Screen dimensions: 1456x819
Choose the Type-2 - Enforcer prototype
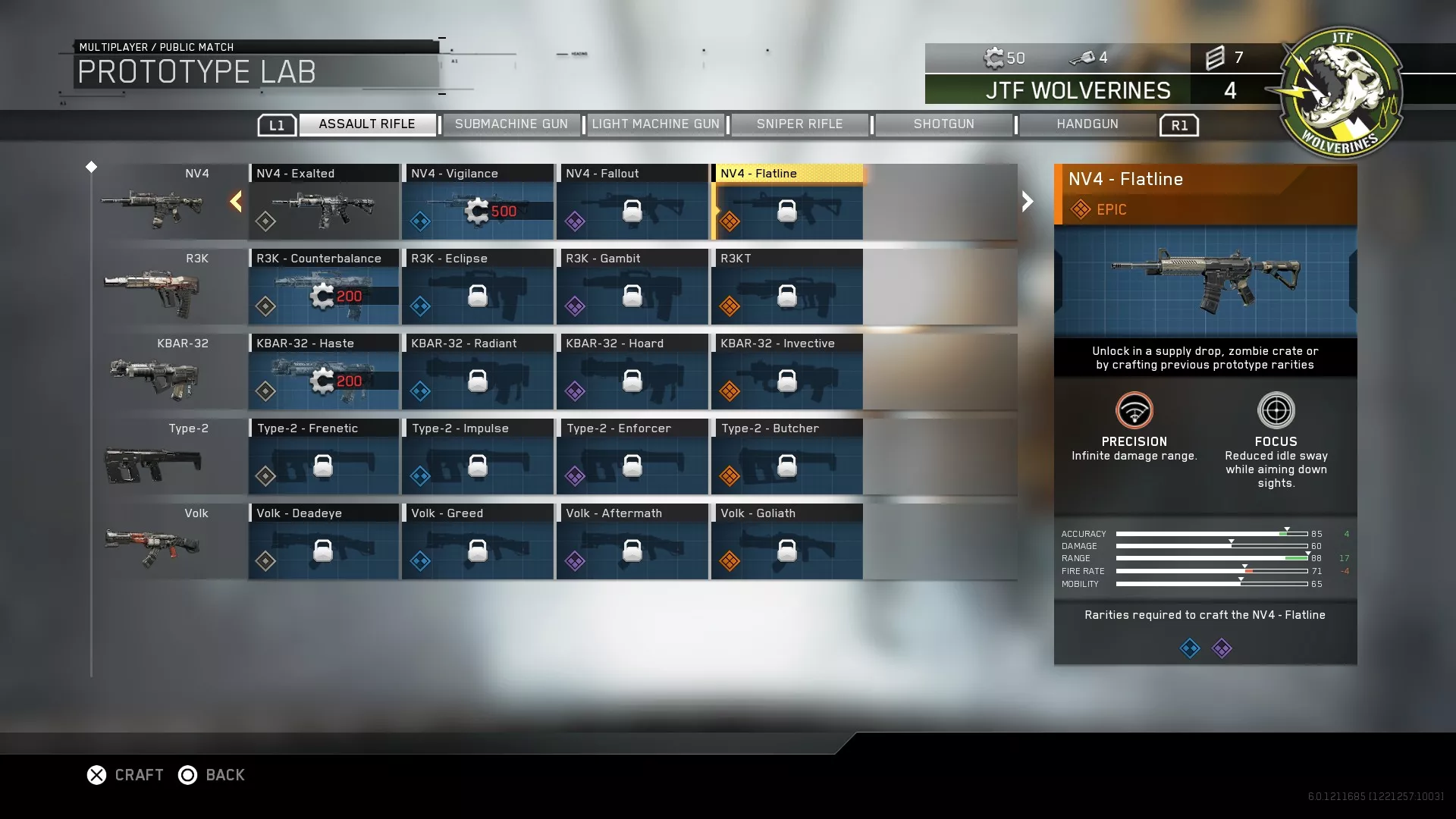click(632, 457)
